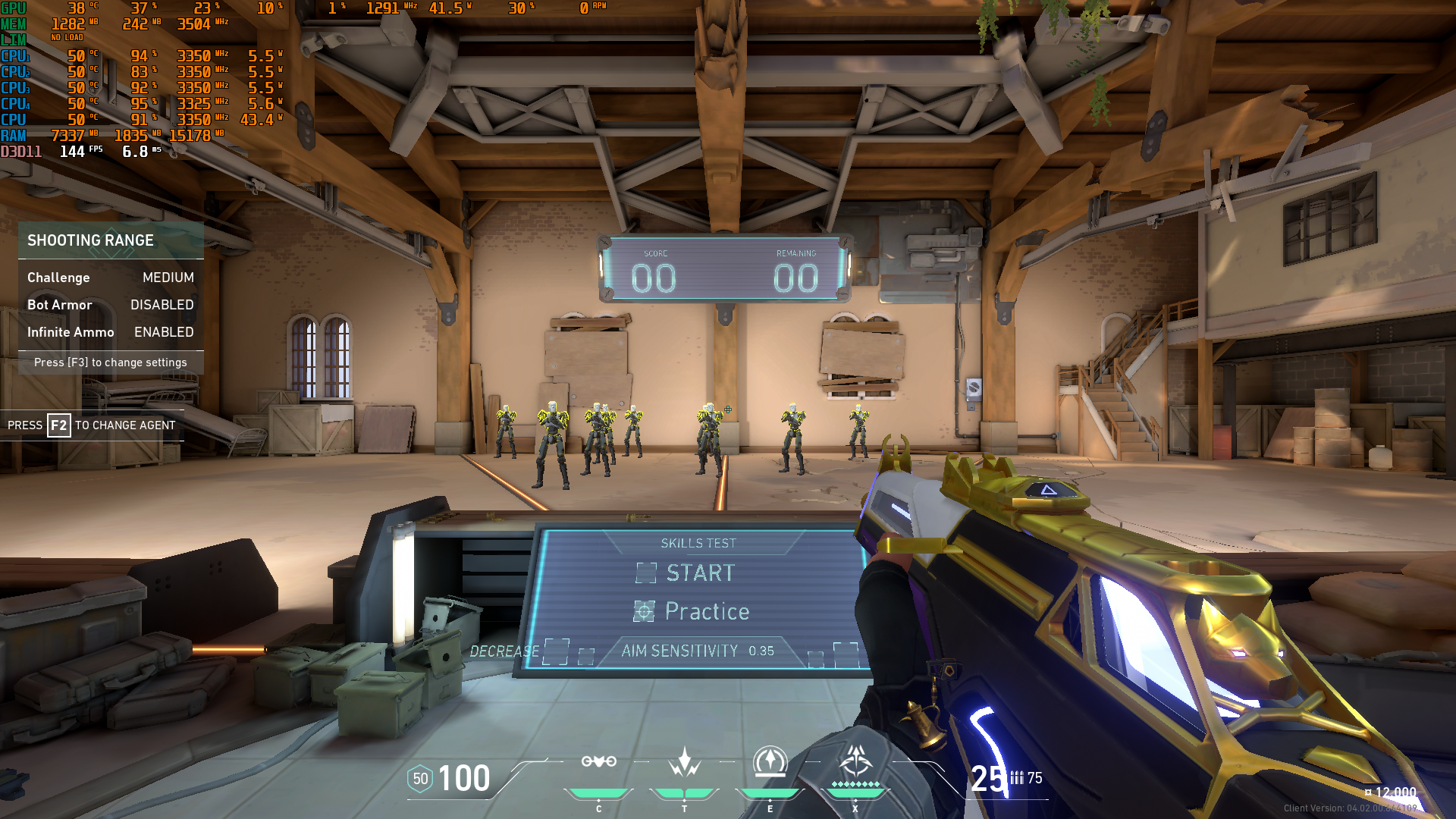The width and height of the screenshot is (1456, 819).
Task: Activate the spiked burst ability above T
Action: pyautogui.click(x=684, y=761)
